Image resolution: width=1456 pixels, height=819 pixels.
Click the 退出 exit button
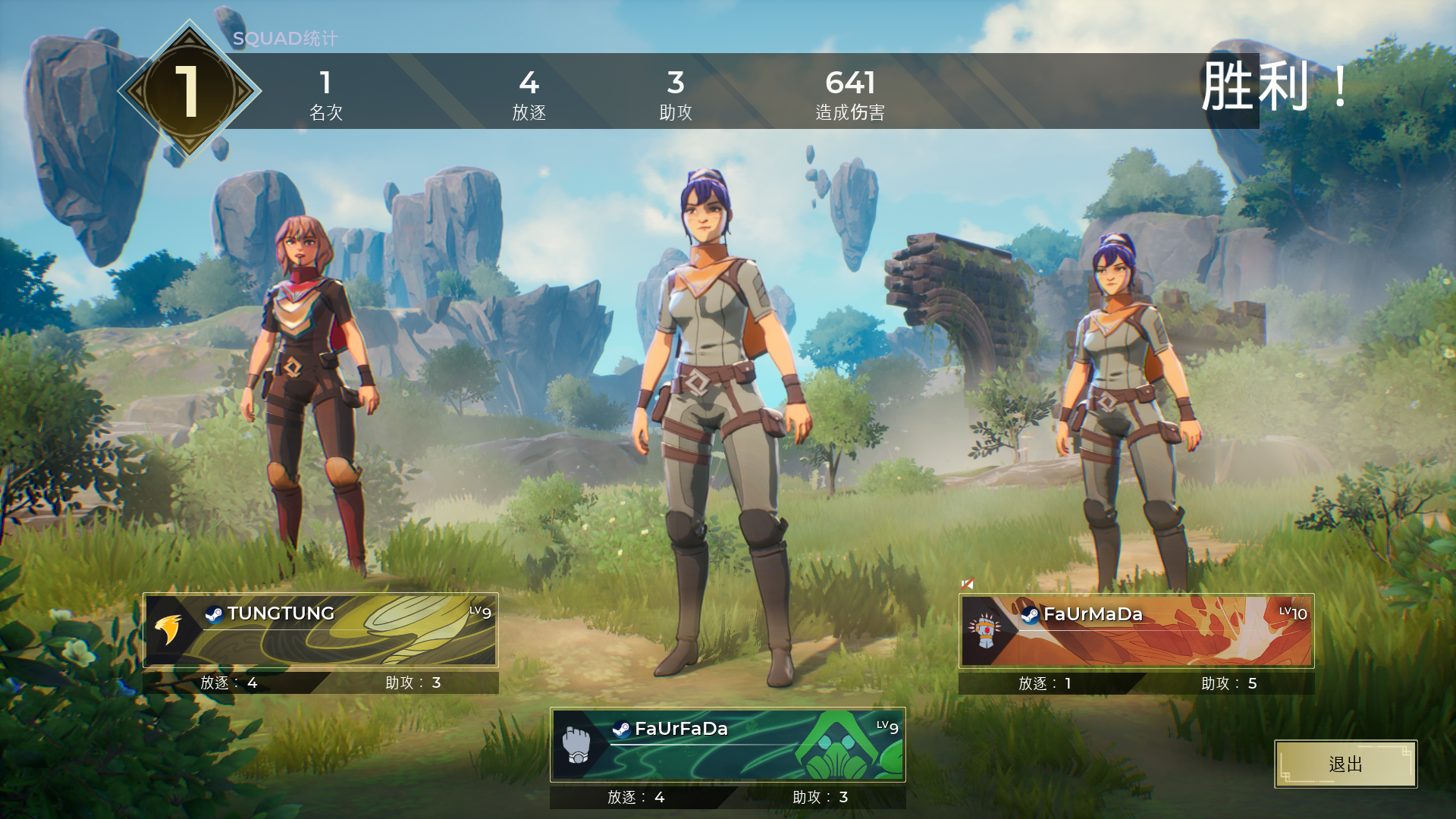tap(1345, 764)
